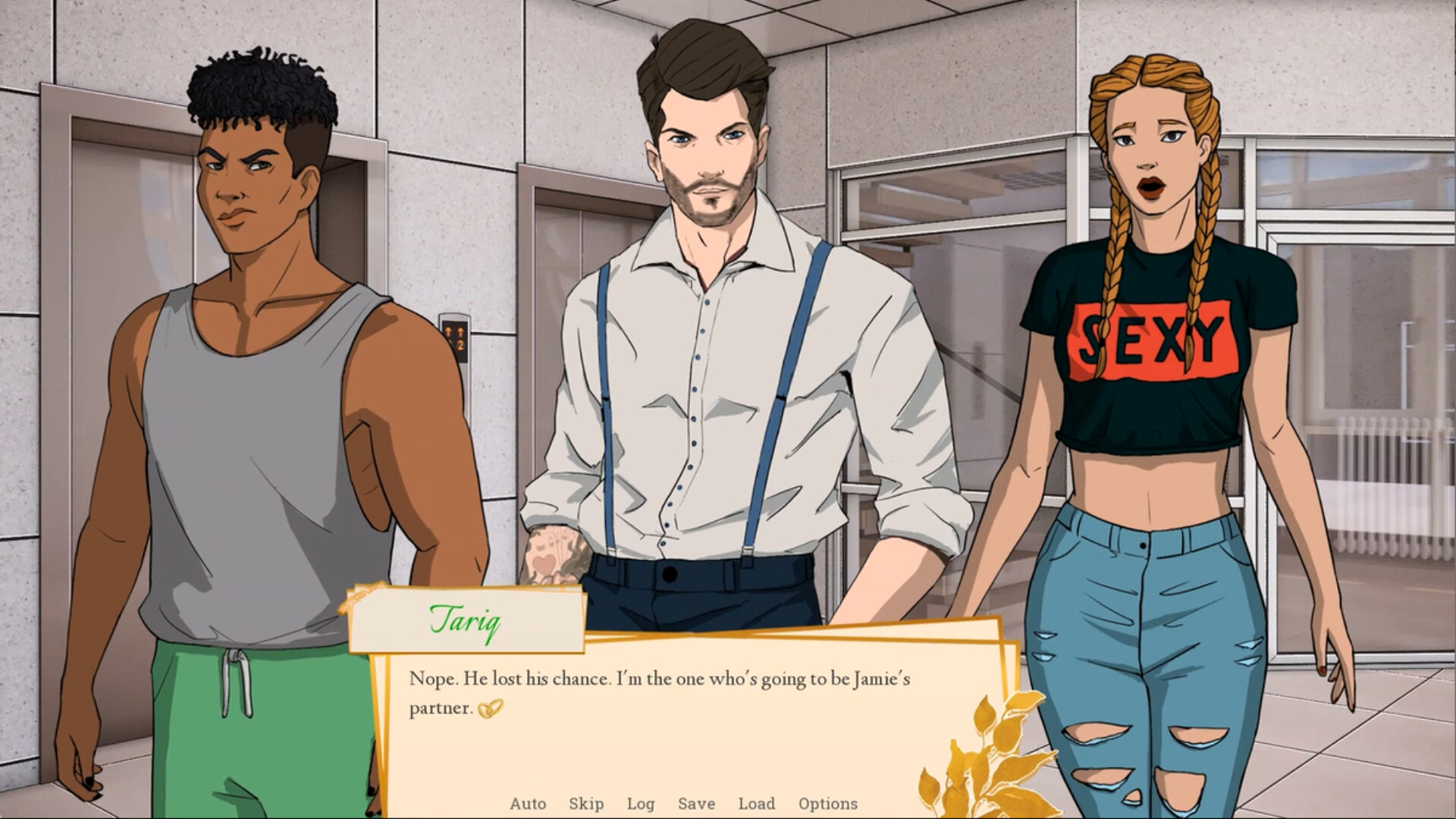The width and height of the screenshot is (1456, 819).
Task: Select the Save menu item
Action: click(698, 803)
